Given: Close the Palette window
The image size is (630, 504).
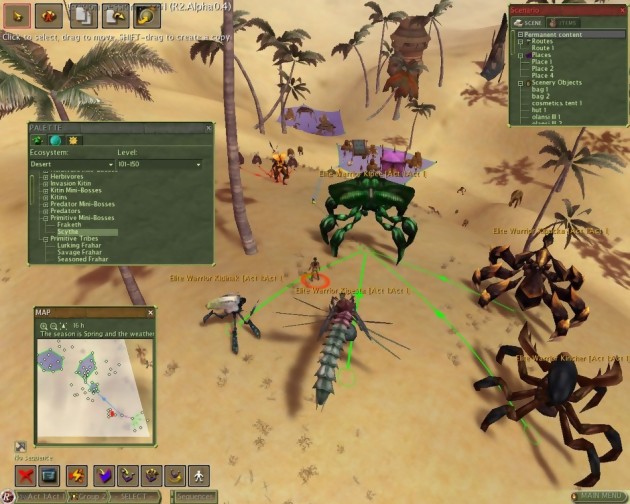Looking at the screenshot, I should click(x=207, y=127).
